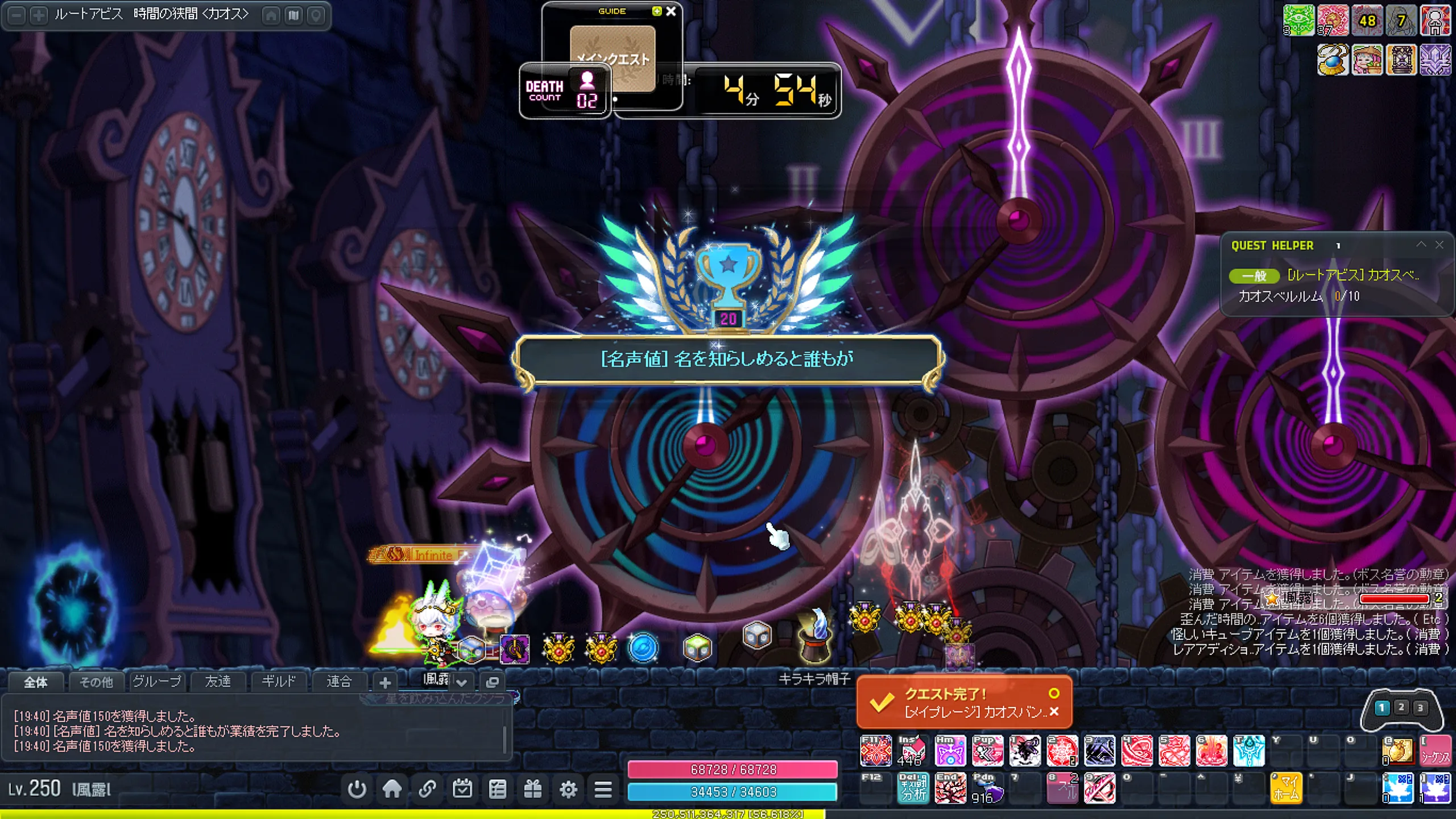Open the calendar event icon
This screenshot has height=819, width=1456.
pyautogui.click(x=462, y=789)
